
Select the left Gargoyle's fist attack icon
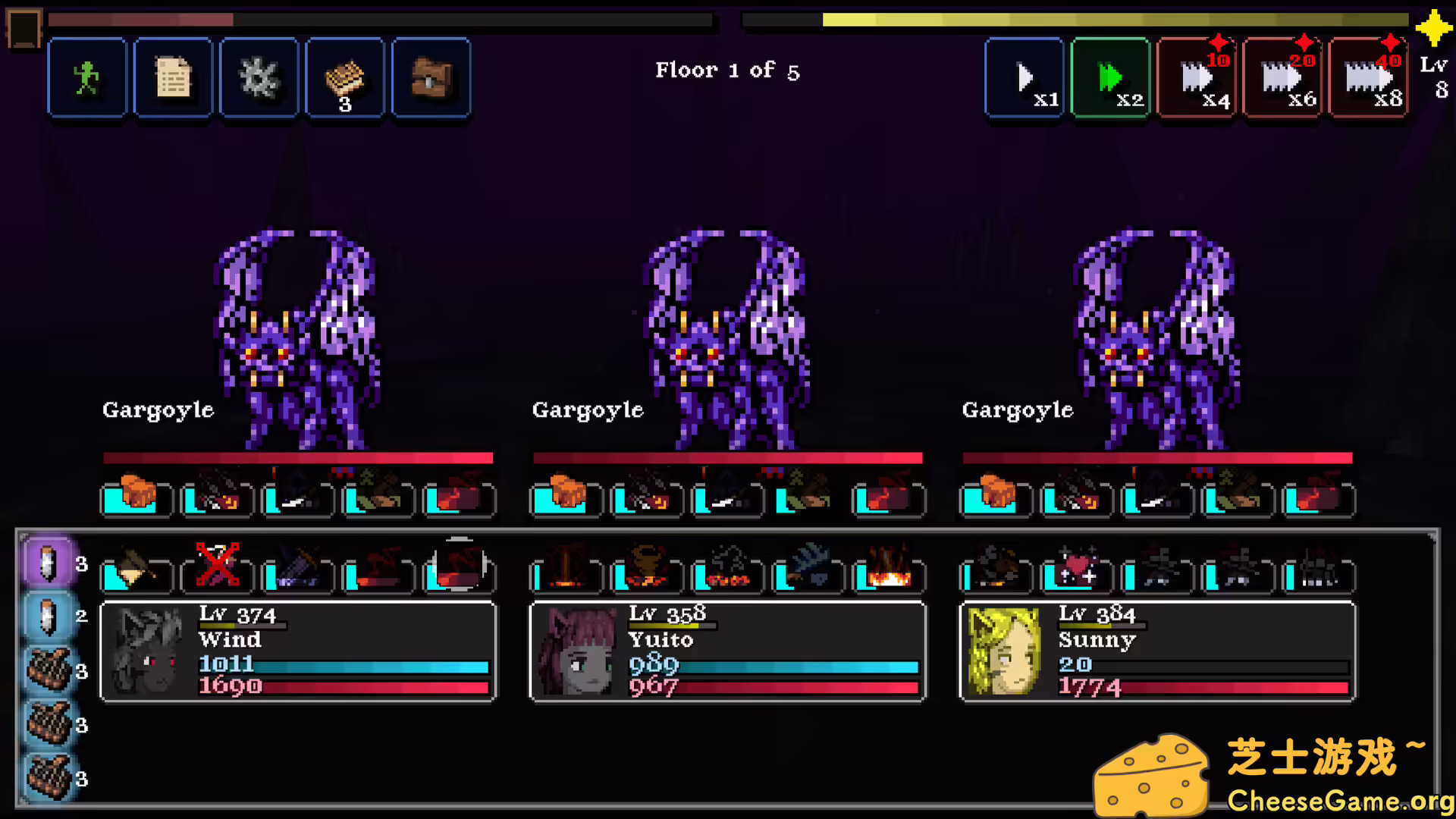click(x=136, y=497)
